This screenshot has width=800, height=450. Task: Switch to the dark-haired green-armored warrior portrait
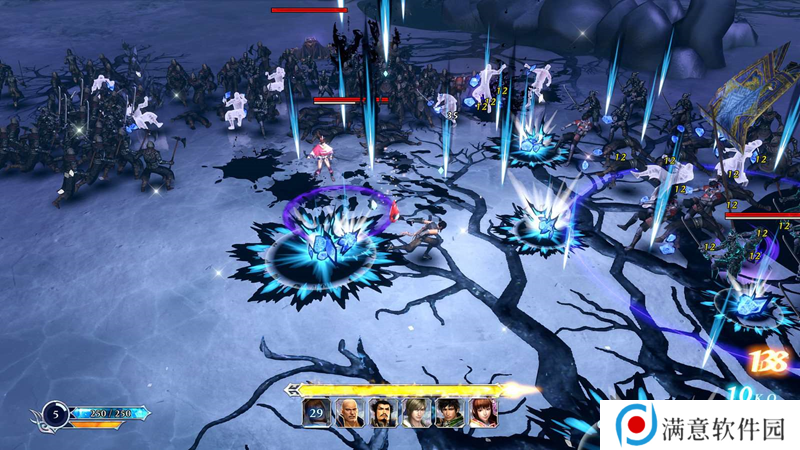449,413
